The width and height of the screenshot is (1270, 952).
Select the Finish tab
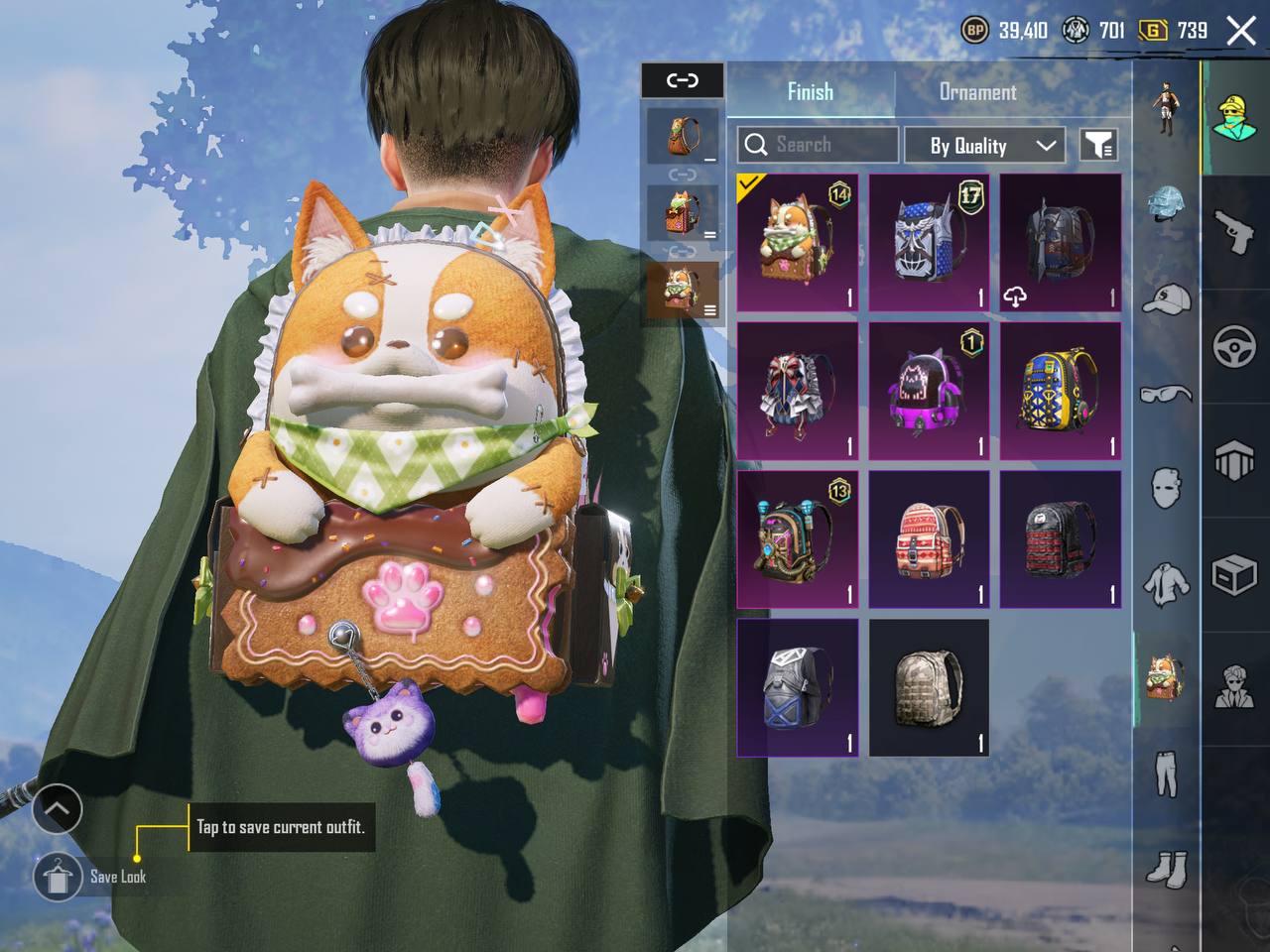pos(810,92)
